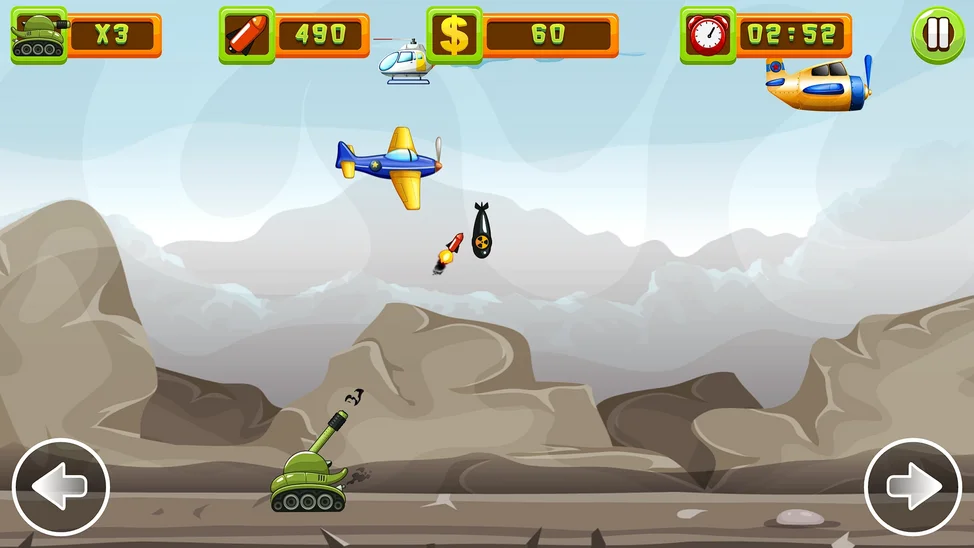Pause the game with the green button
The width and height of the screenshot is (974, 548).
(x=937, y=35)
